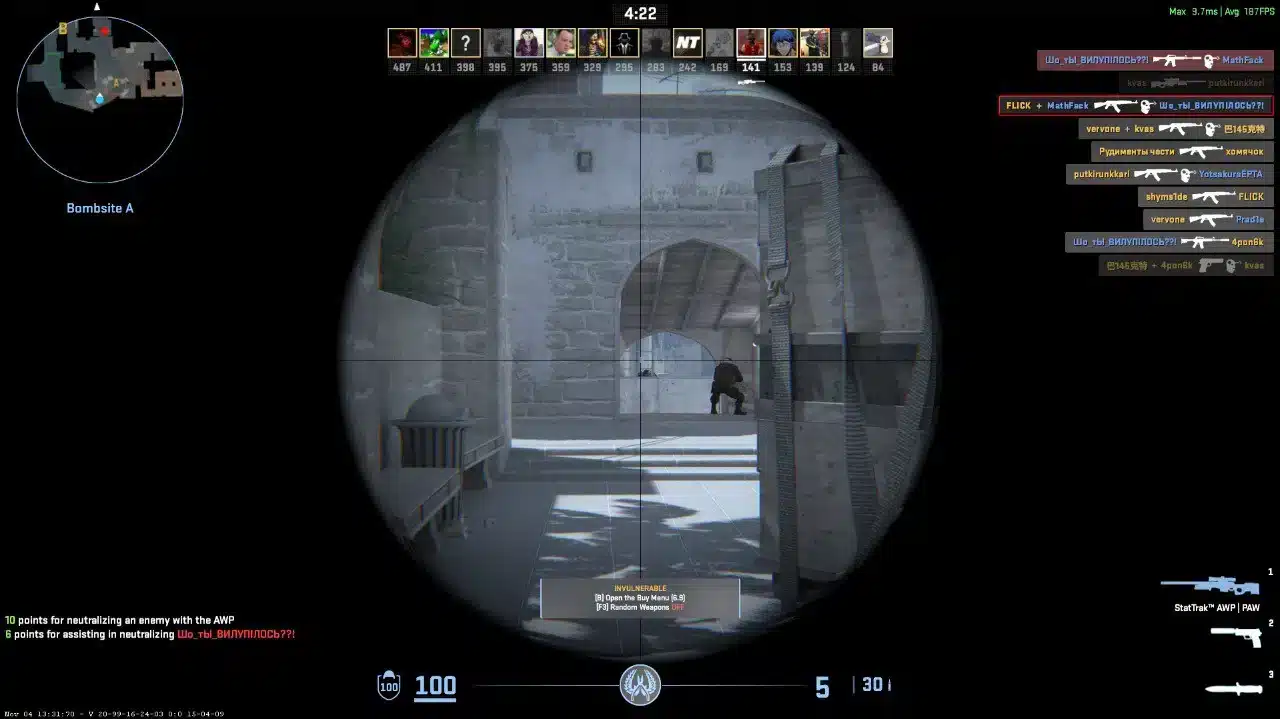Image resolution: width=1280 pixels, height=719 pixels.
Task: Select the highlighted avatar scoring 141
Action: pyautogui.click(x=751, y=43)
